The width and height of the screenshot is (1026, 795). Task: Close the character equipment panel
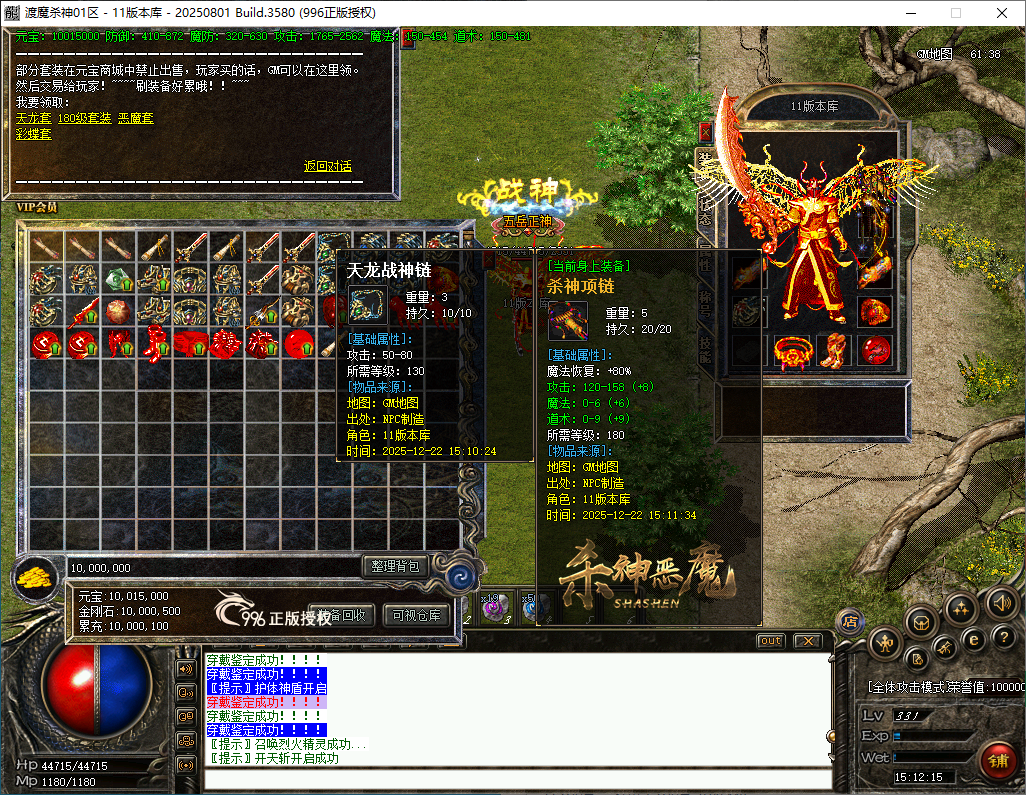point(705,131)
